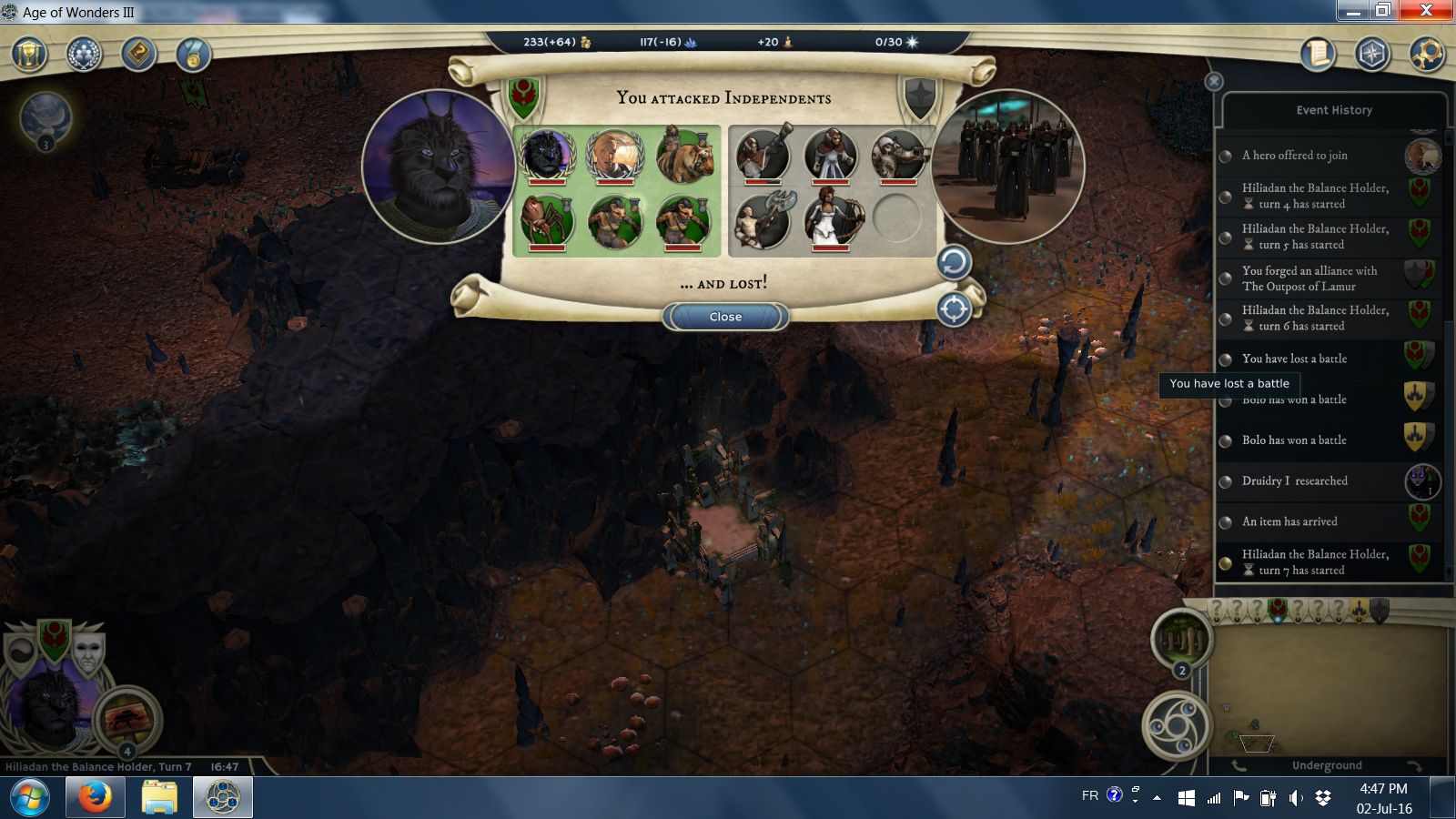Click the golden diamond icon
This screenshot has height=819, width=1456.
coord(138,55)
